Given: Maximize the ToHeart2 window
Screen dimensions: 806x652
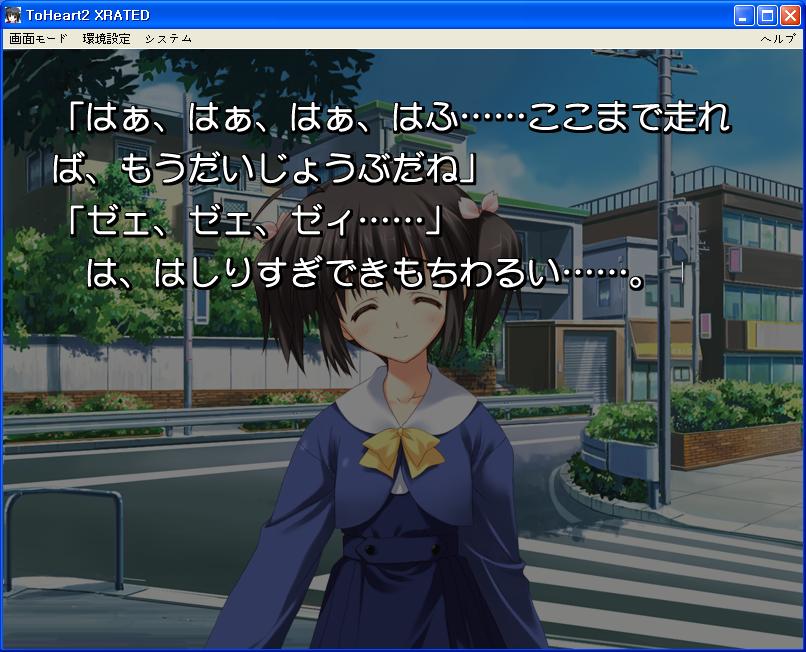Looking at the screenshot, I should coord(767,15).
